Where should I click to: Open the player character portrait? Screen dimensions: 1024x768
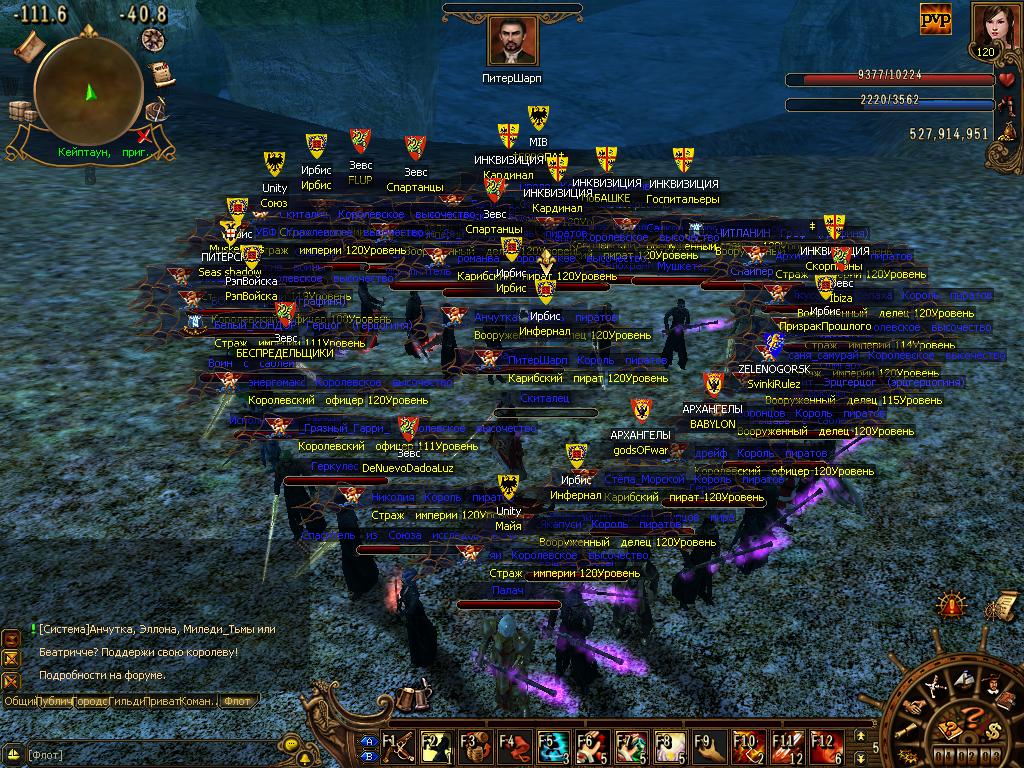click(987, 24)
